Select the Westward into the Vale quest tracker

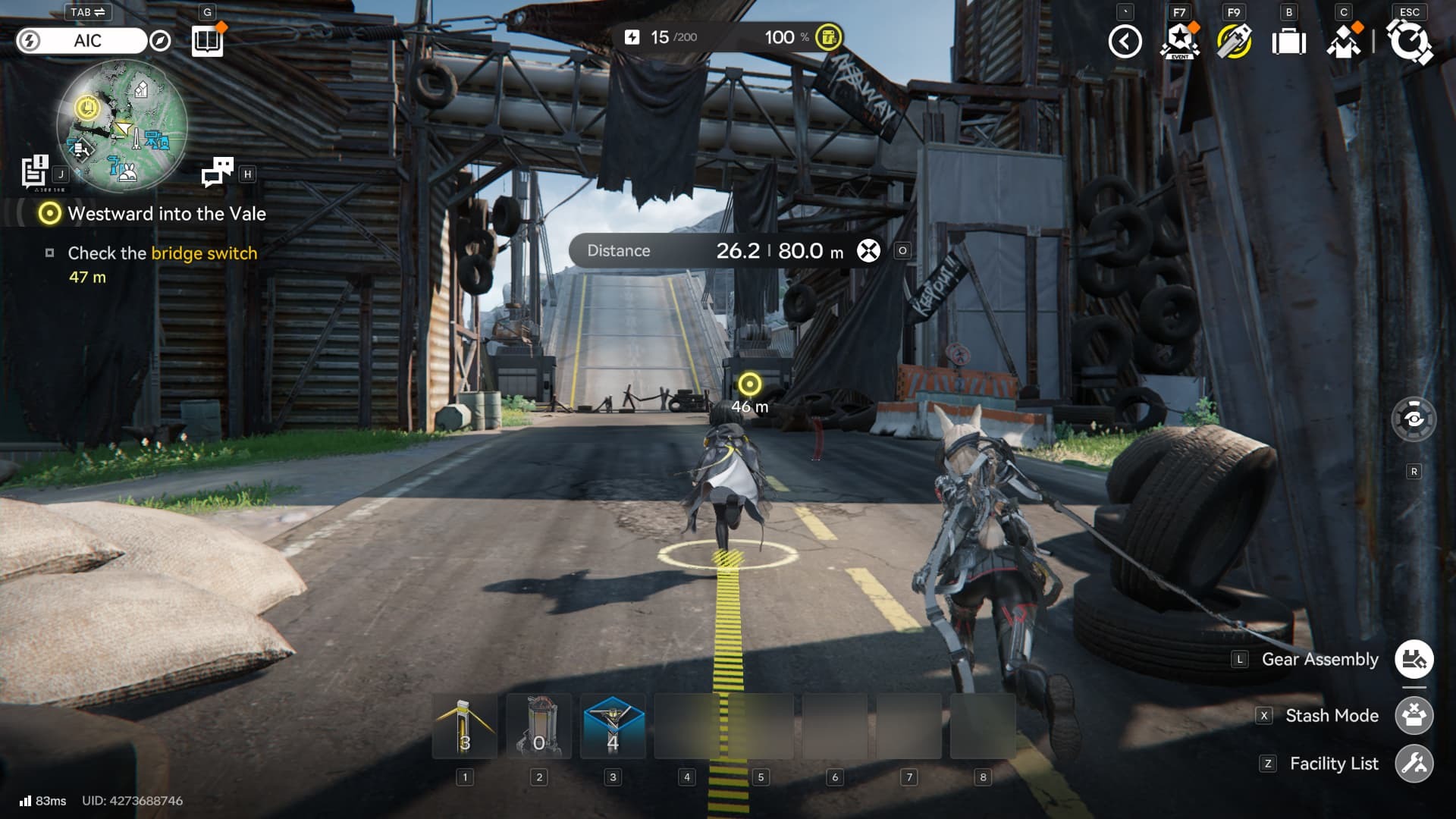(x=166, y=214)
